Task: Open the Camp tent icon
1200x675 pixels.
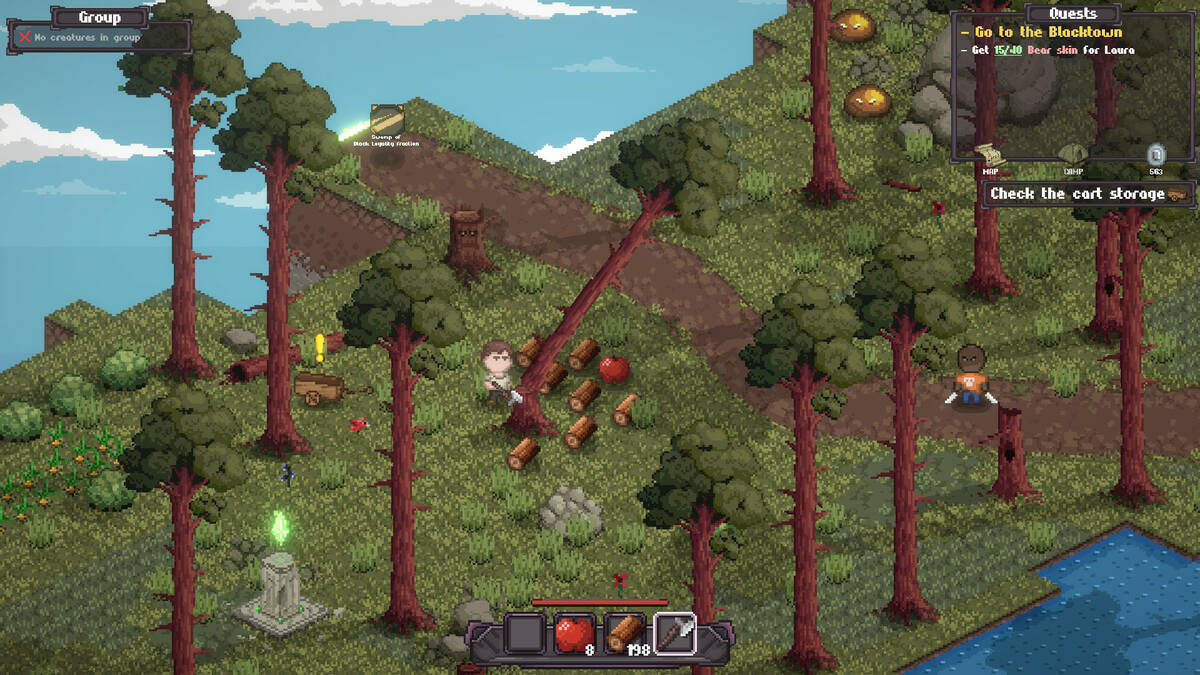Action: [x=1072, y=154]
